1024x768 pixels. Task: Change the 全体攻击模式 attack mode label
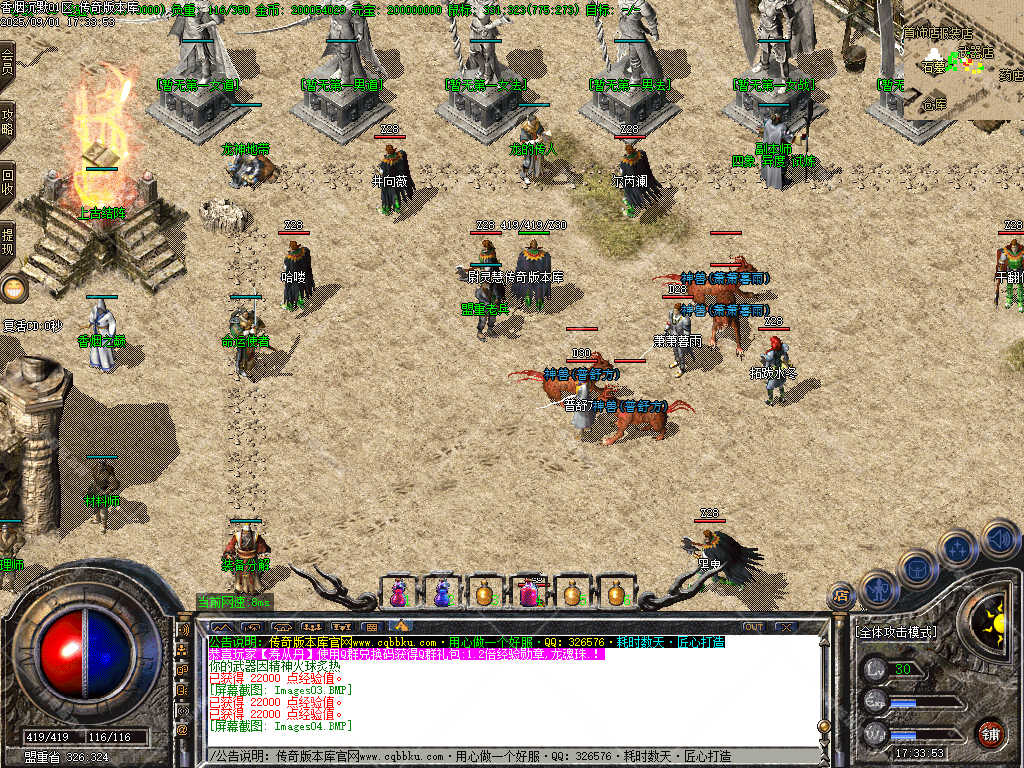coord(897,632)
